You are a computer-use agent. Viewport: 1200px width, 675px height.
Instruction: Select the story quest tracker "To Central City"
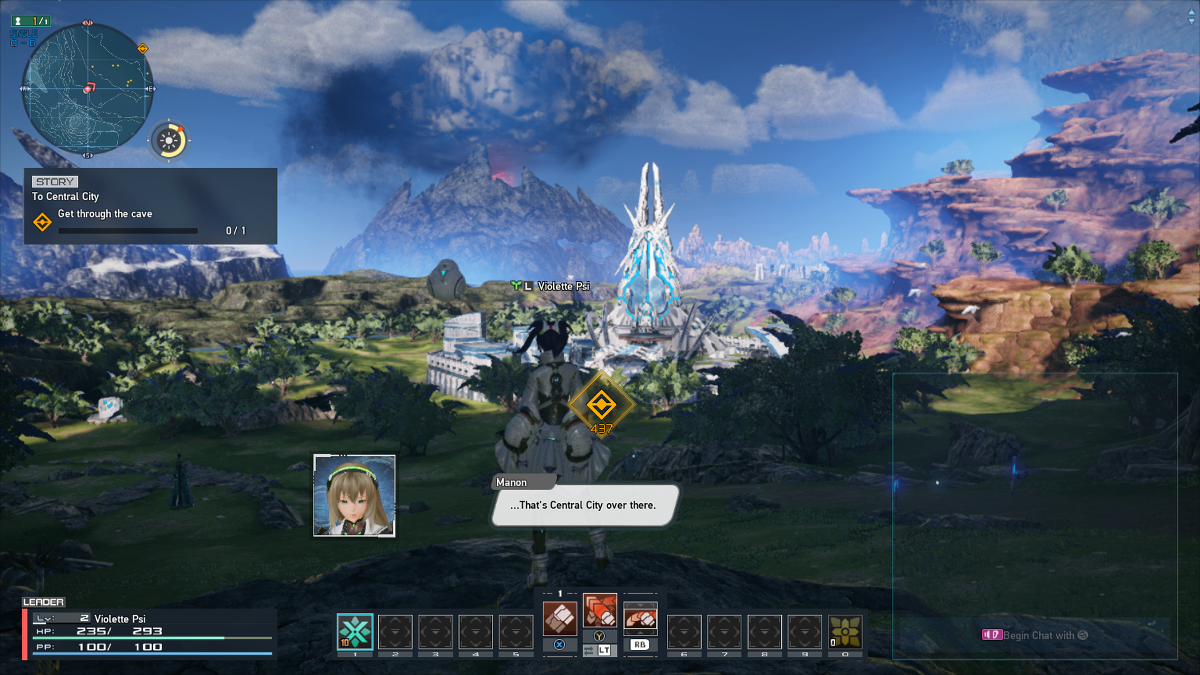[150, 206]
